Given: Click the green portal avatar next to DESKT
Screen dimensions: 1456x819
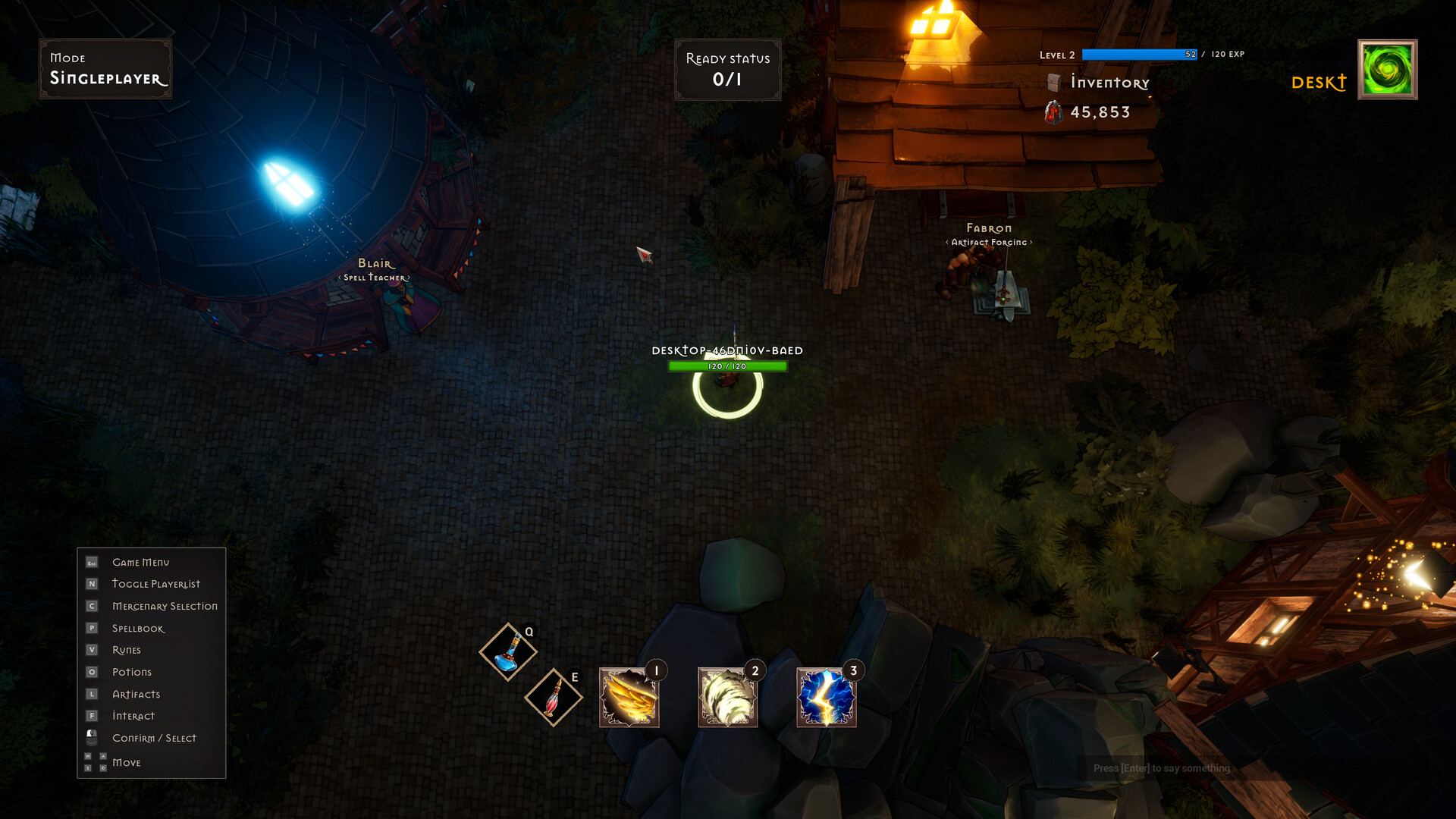Looking at the screenshot, I should click(x=1387, y=69).
